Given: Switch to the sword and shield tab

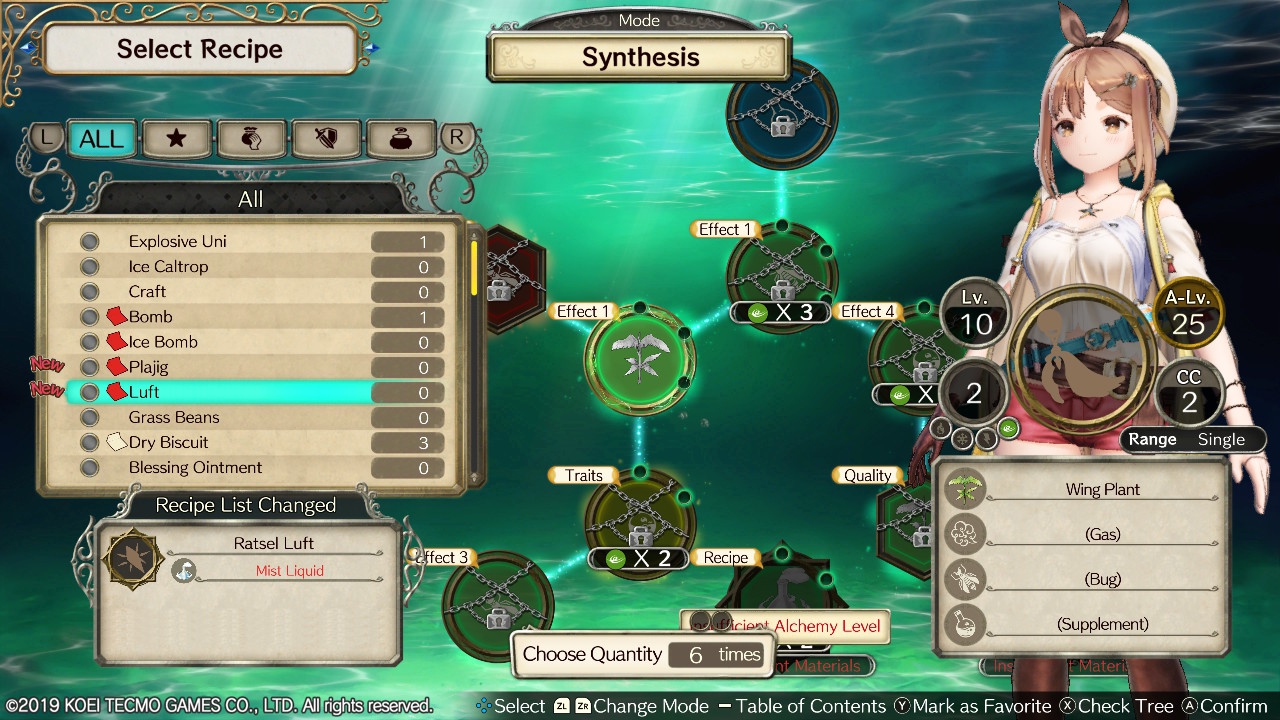Looking at the screenshot, I should (325, 139).
